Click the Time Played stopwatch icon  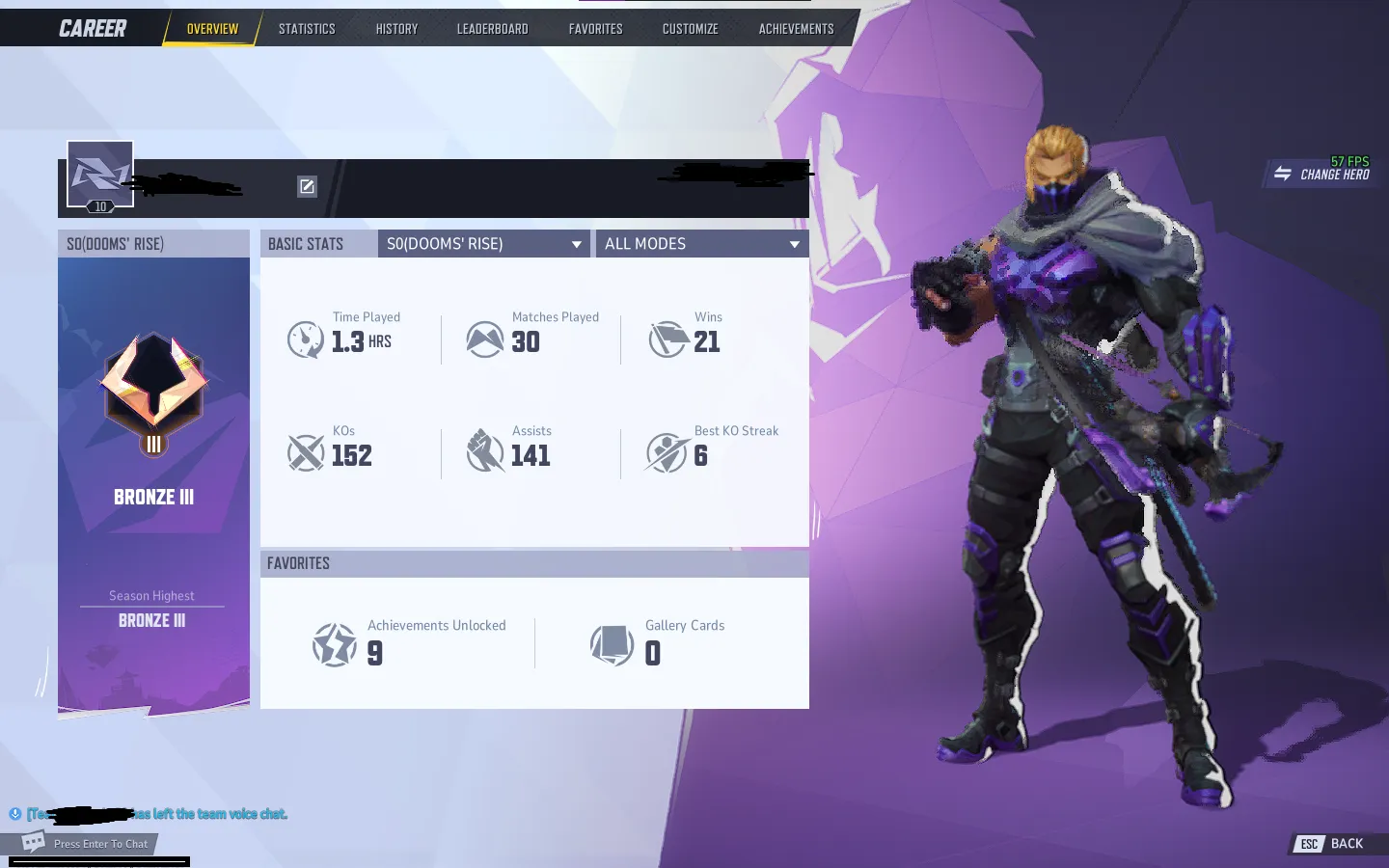click(x=306, y=339)
